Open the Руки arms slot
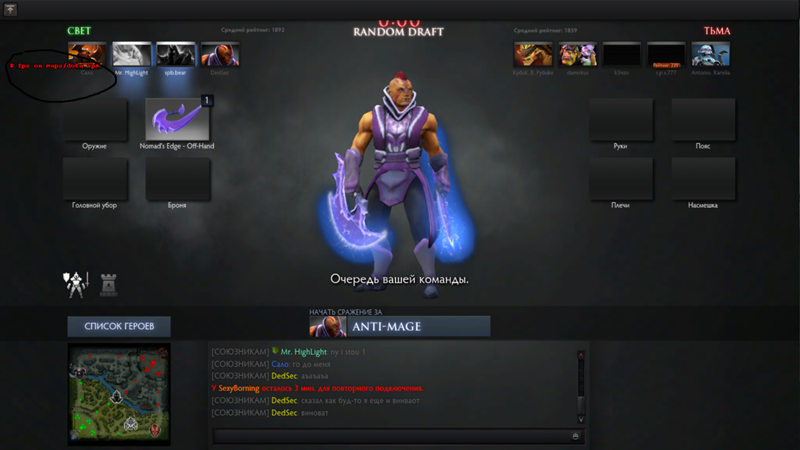This screenshot has width=800, height=450. pyautogui.click(x=620, y=119)
